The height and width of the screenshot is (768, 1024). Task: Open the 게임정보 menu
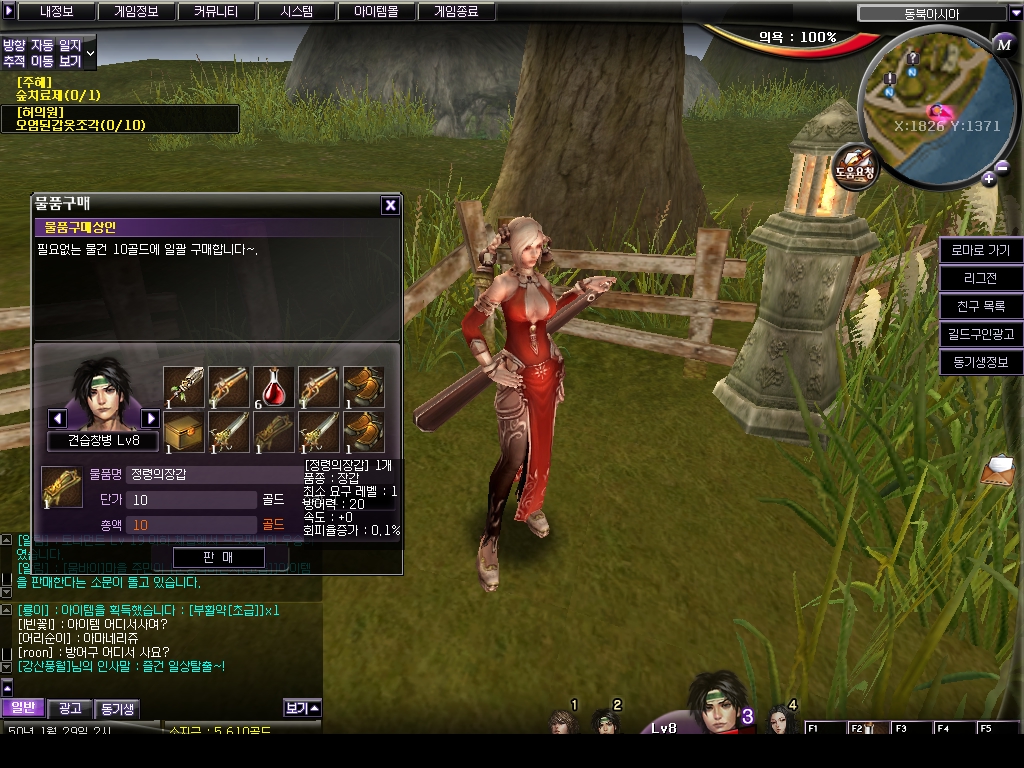135,12
